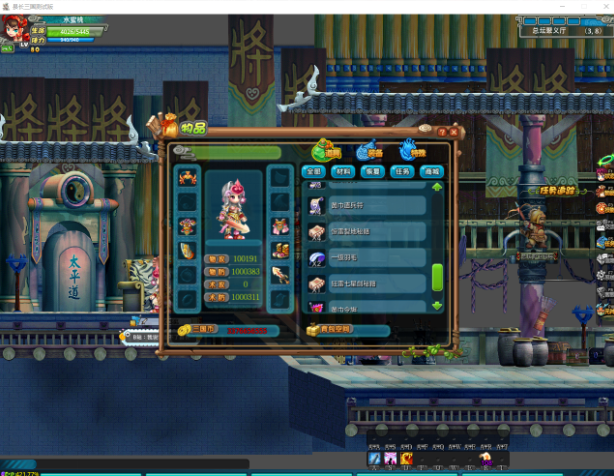This screenshot has height=476, width=614.
Task: Open the inventory help question mark
Action: pyautogui.click(x=441, y=131)
